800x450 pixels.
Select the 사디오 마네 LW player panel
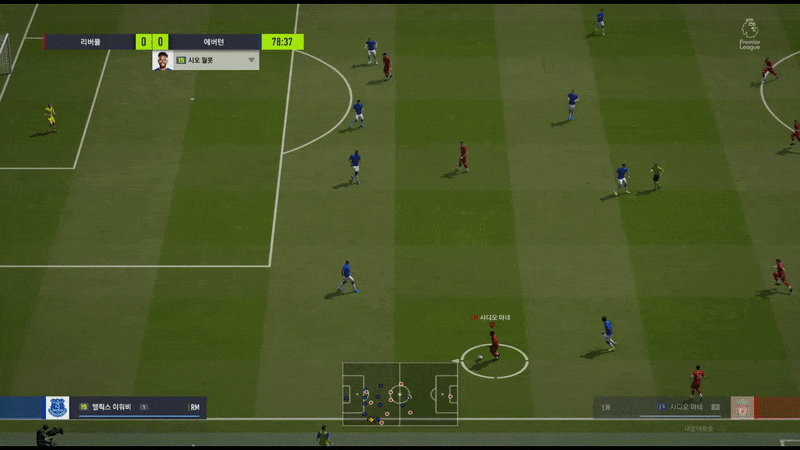click(660, 407)
